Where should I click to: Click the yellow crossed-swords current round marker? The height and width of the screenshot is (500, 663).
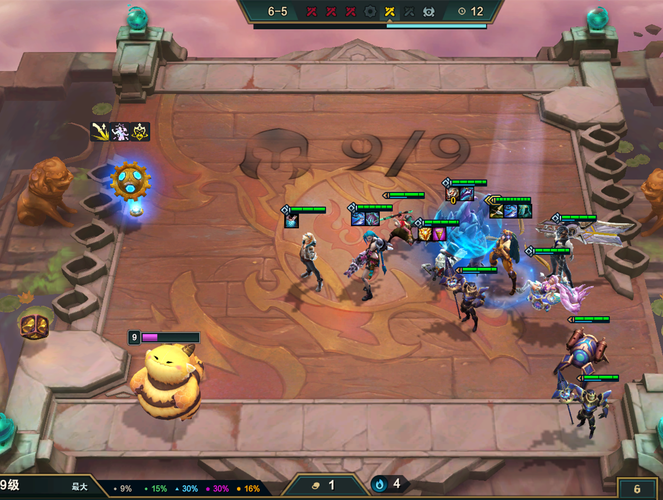pyautogui.click(x=390, y=12)
